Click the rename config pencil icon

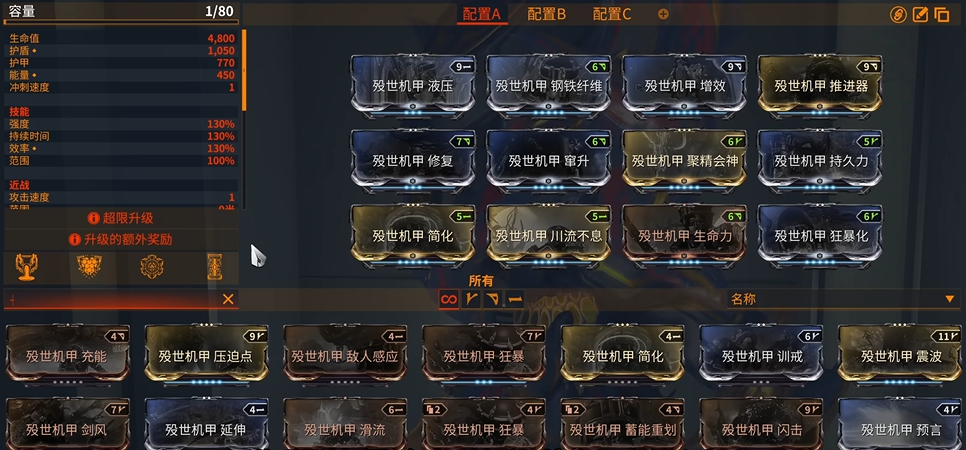(x=920, y=15)
